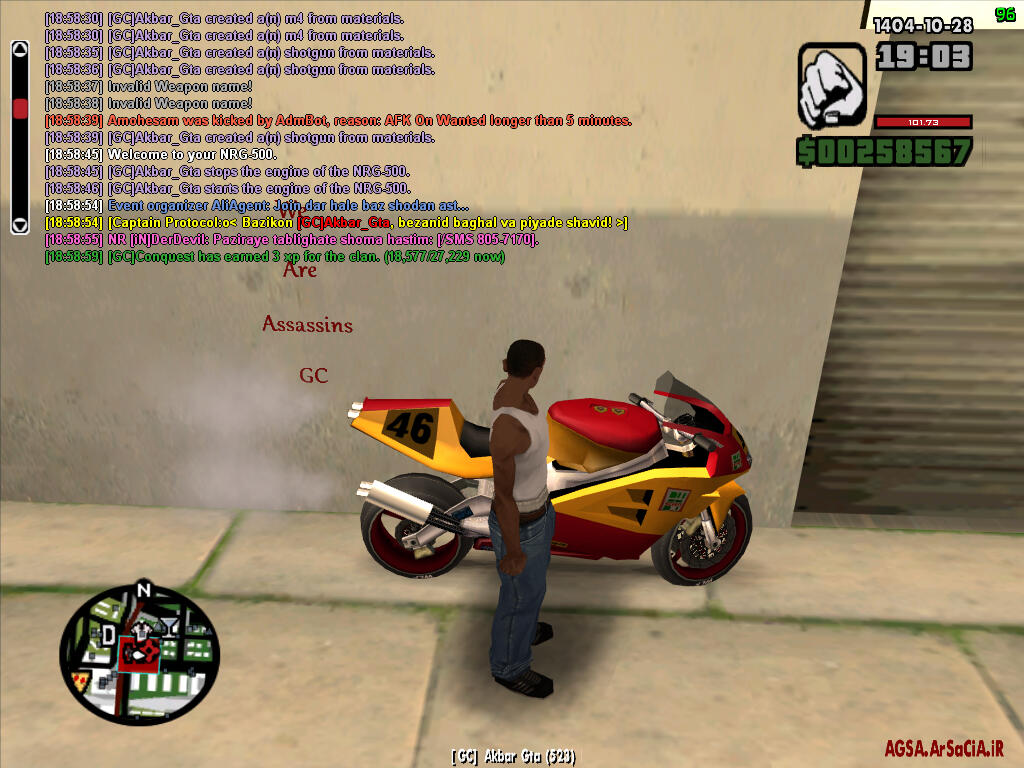The image size is (1024, 768).
Task: Click the chat scrollbar down arrow
Action: coord(20,224)
